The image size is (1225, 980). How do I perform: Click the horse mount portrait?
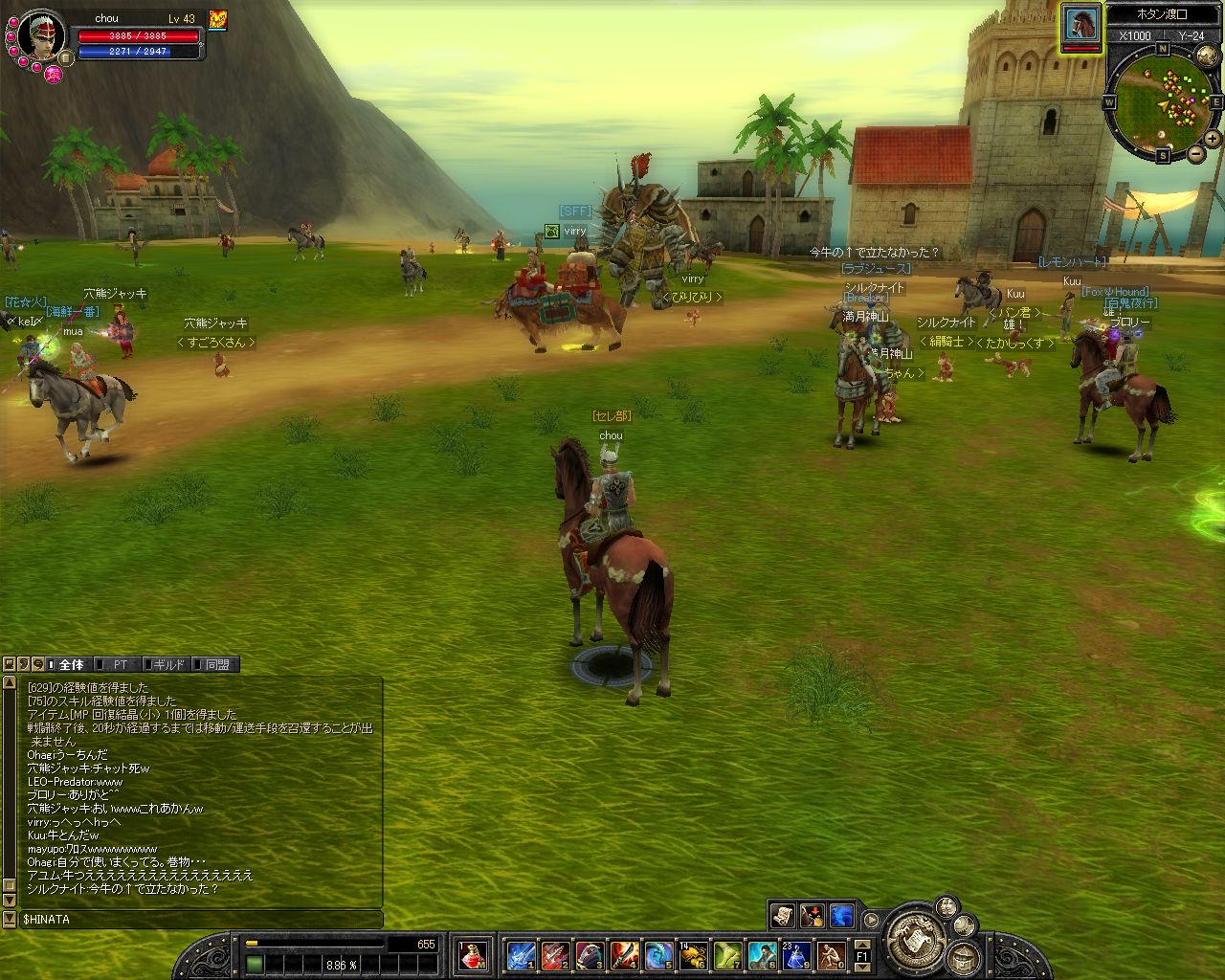coord(1081,23)
